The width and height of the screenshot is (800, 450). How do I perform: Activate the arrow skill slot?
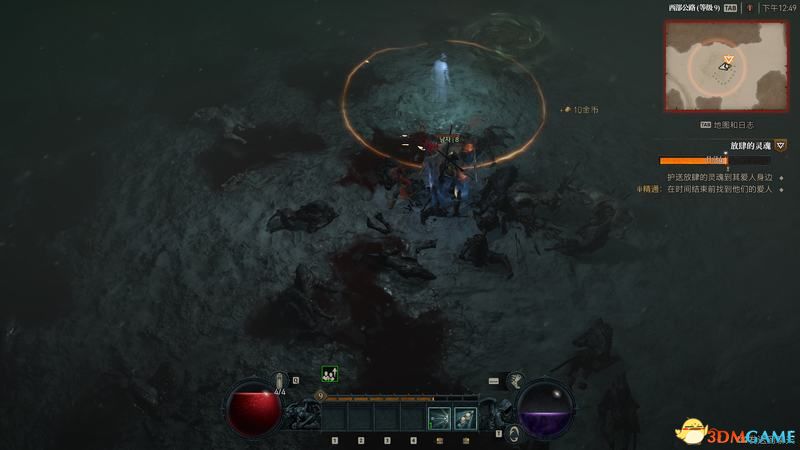click(x=438, y=417)
